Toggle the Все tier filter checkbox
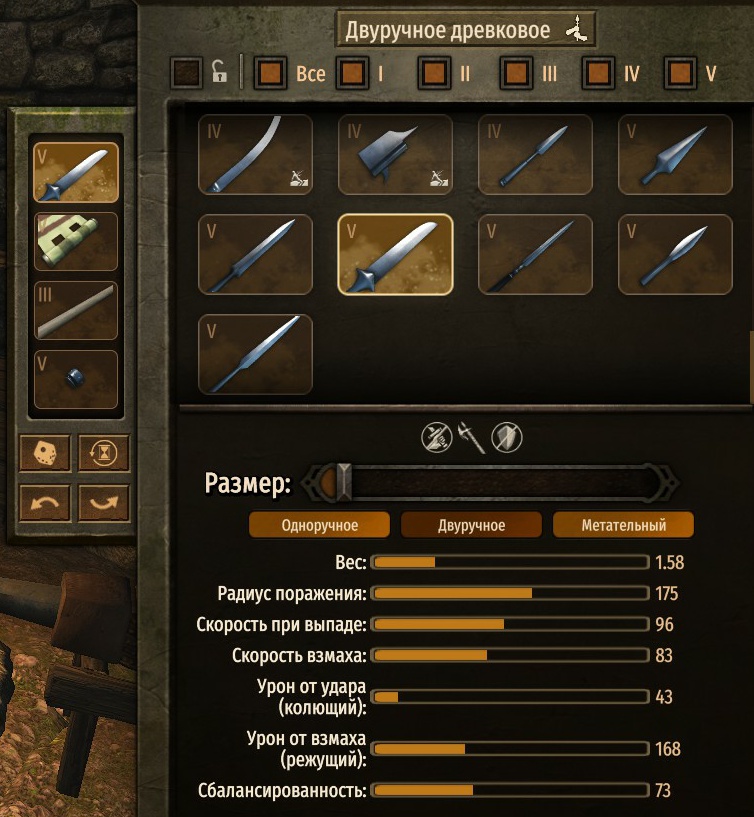This screenshot has width=754, height=817. [272, 73]
